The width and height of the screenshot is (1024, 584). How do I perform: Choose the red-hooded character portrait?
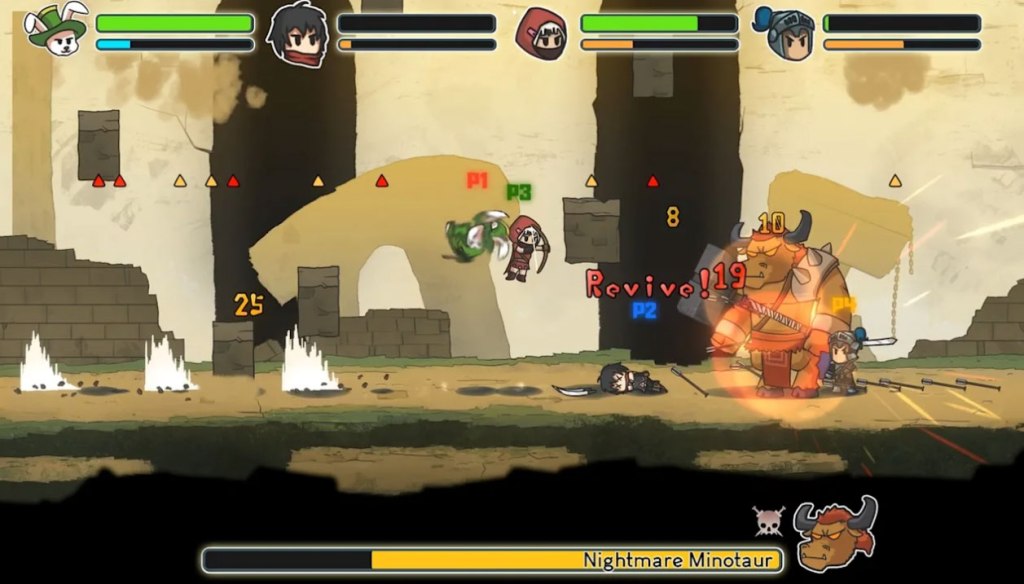coord(541,33)
